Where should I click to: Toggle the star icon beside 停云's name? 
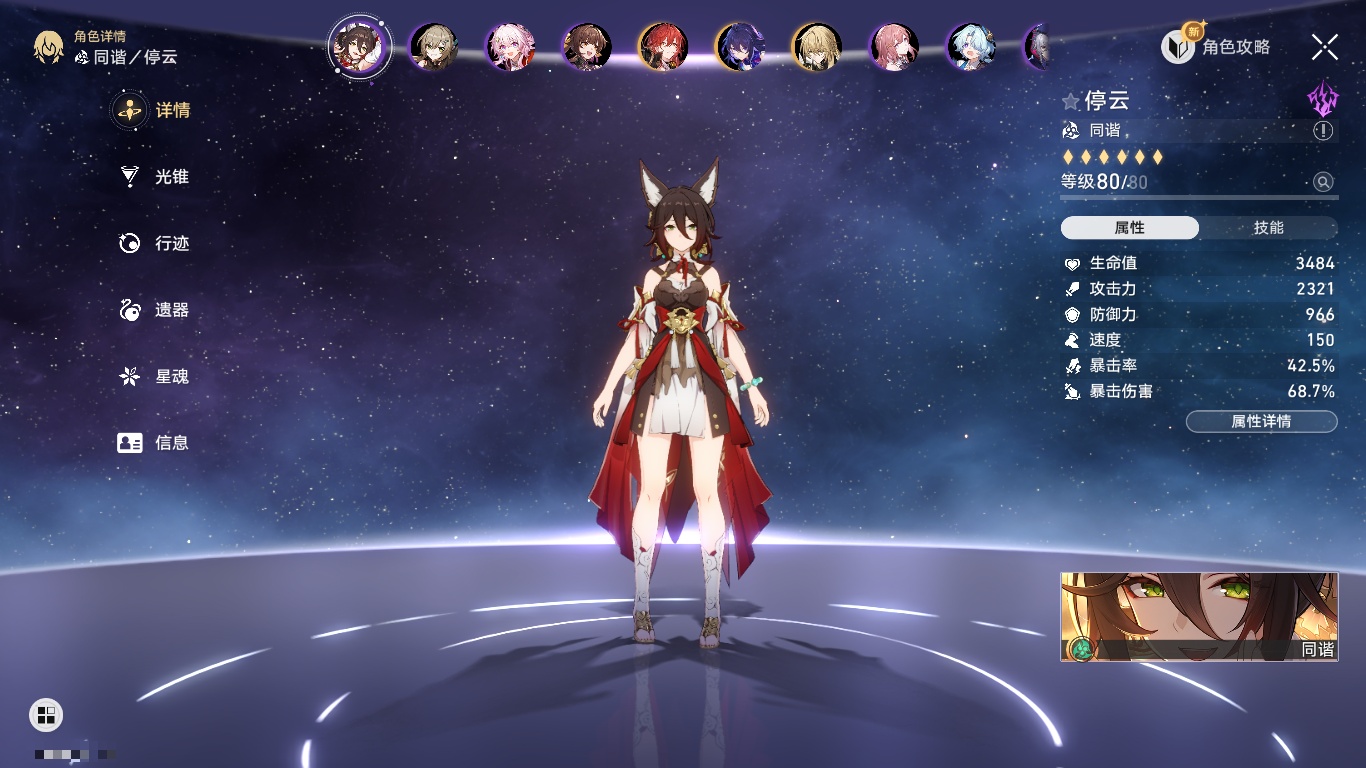[x=1071, y=101]
